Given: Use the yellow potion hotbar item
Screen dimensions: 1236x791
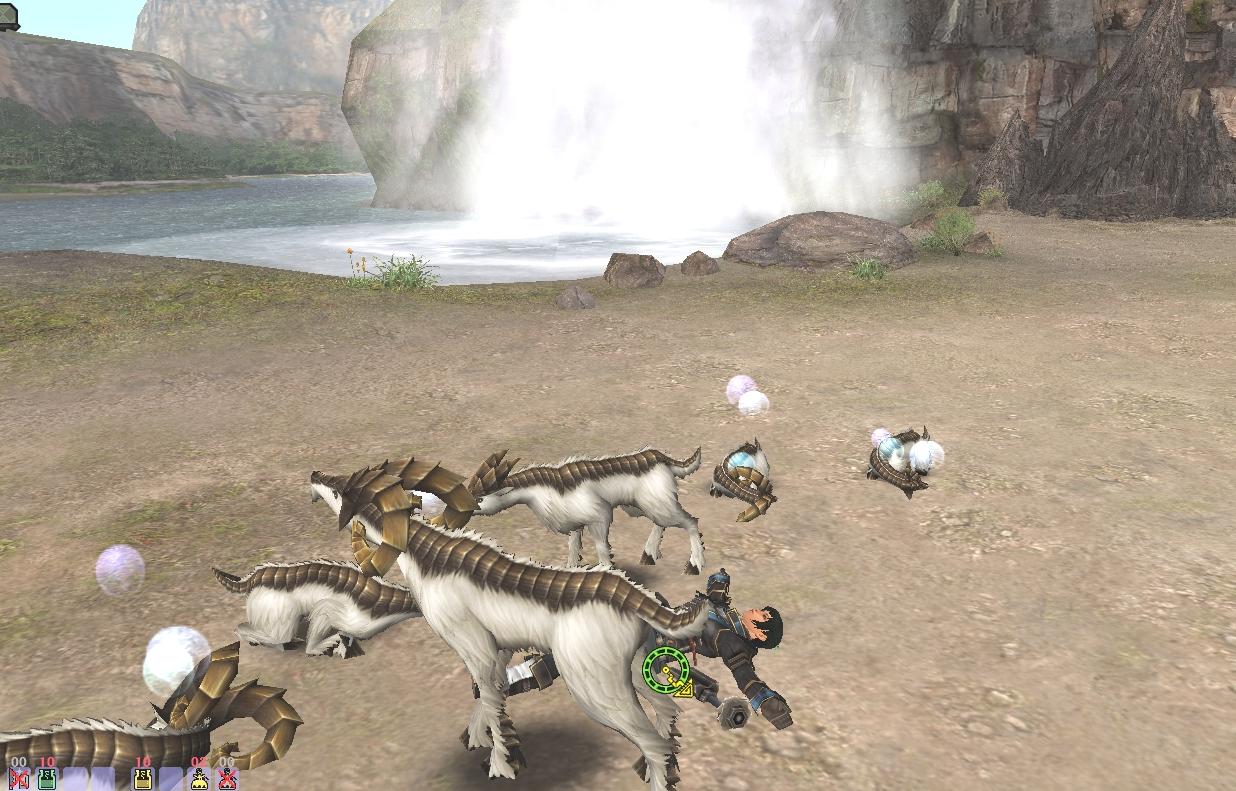Looking at the screenshot, I should [x=143, y=778].
